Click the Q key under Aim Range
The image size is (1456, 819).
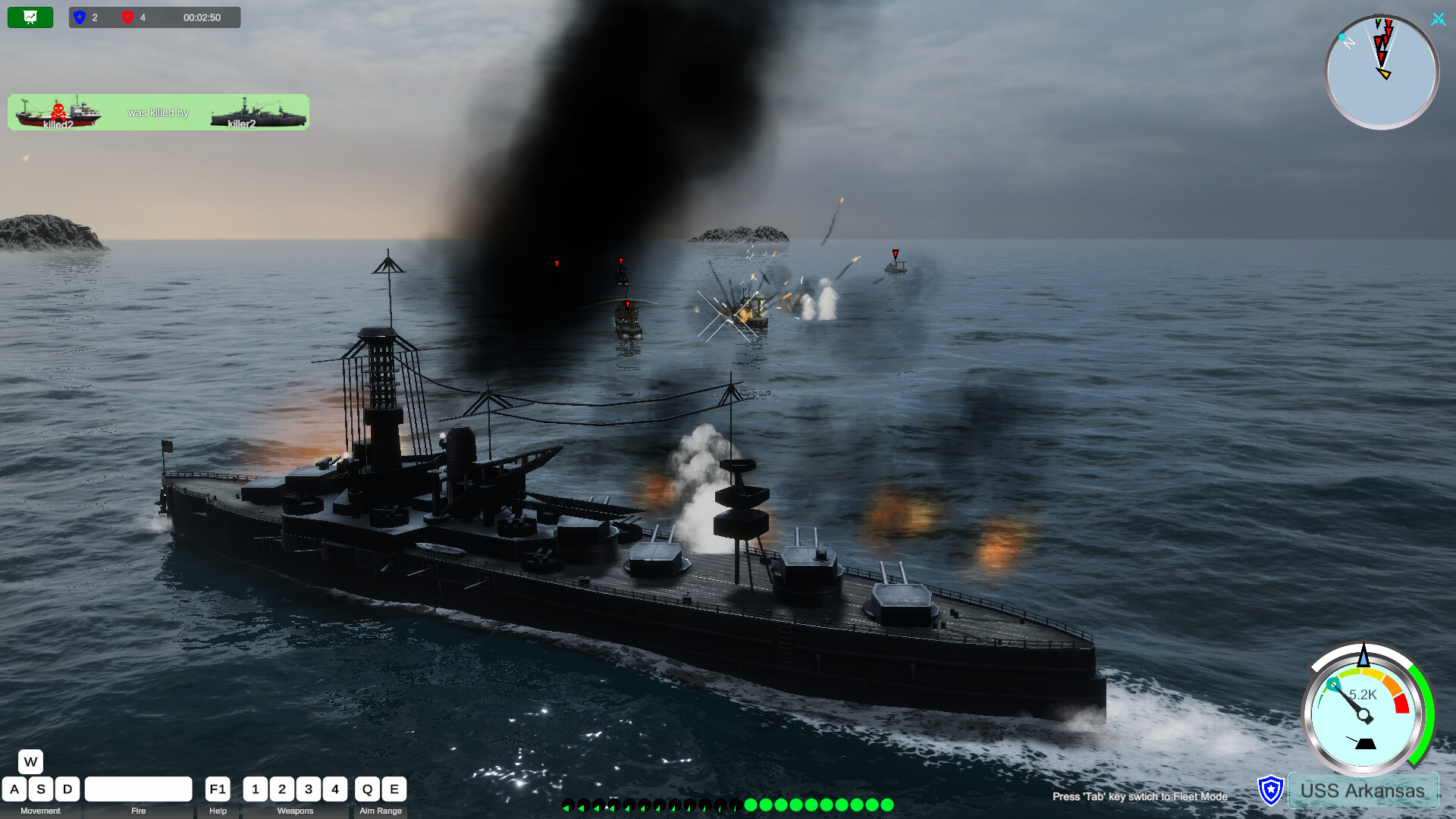(367, 789)
